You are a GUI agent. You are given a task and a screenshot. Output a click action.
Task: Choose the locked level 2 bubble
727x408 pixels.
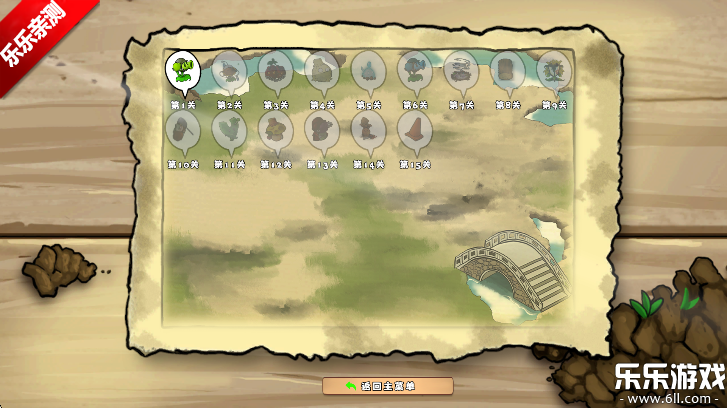pos(229,71)
